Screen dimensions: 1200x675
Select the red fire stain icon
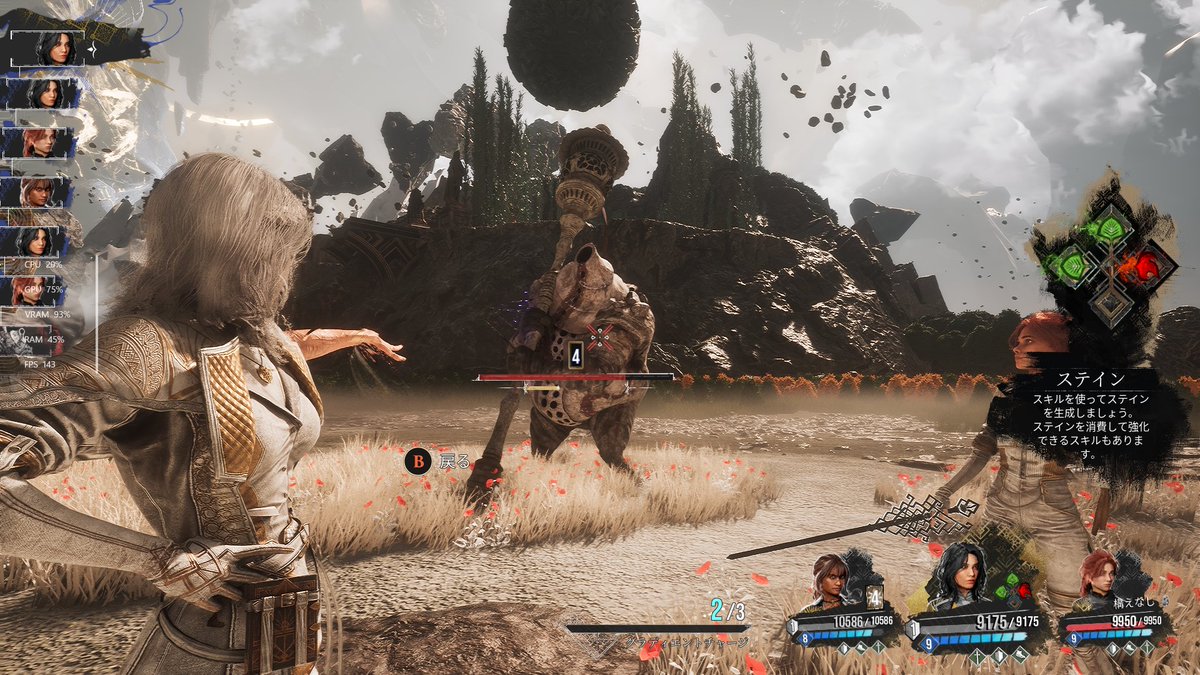tap(1143, 266)
